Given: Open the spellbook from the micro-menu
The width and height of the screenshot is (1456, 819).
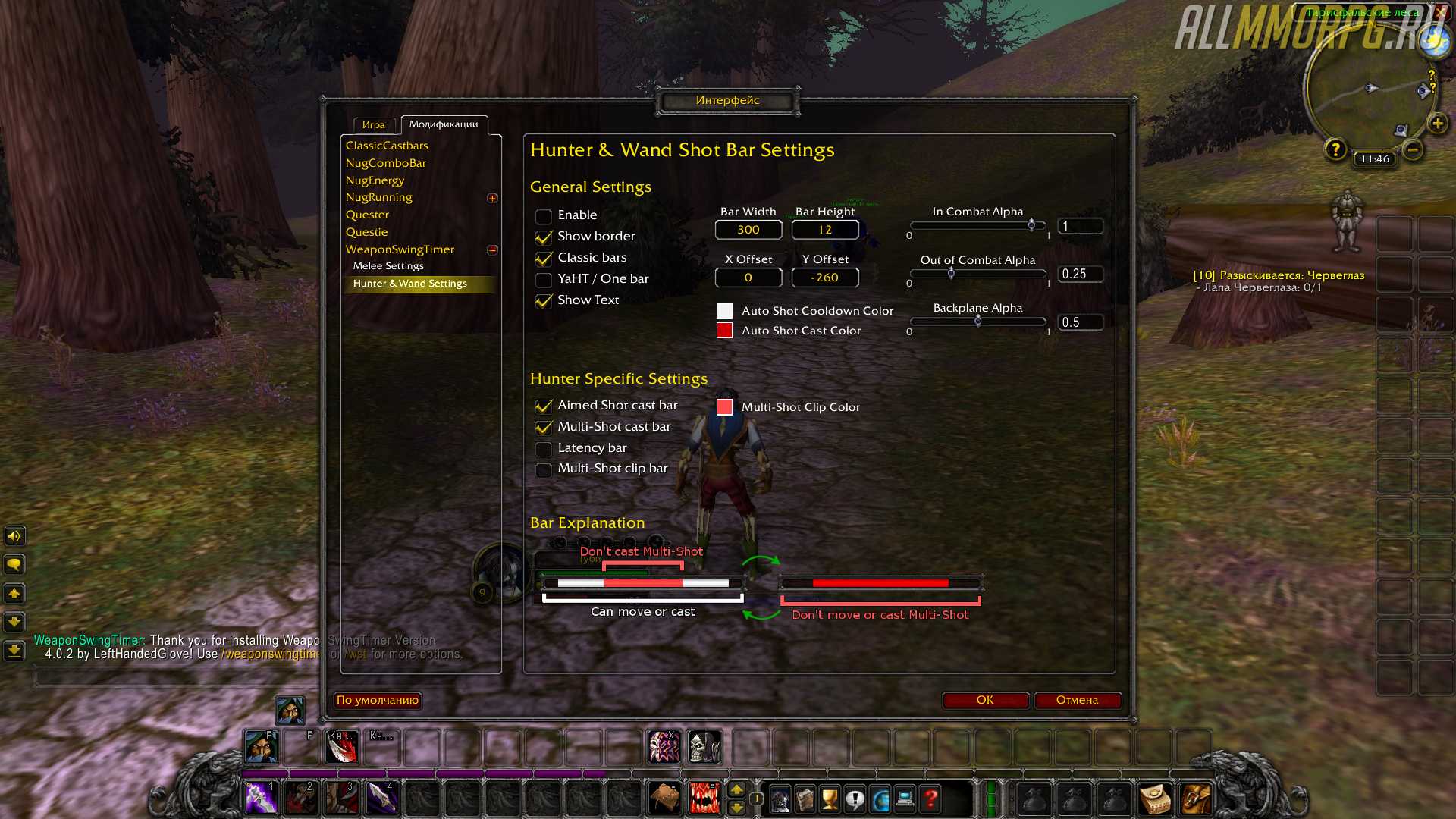Looking at the screenshot, I should pos(805,799).
